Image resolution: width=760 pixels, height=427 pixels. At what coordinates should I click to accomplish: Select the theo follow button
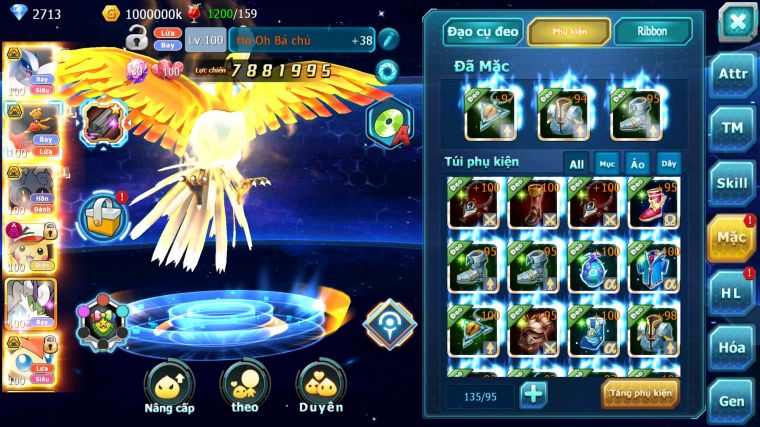tap(245, 386)
